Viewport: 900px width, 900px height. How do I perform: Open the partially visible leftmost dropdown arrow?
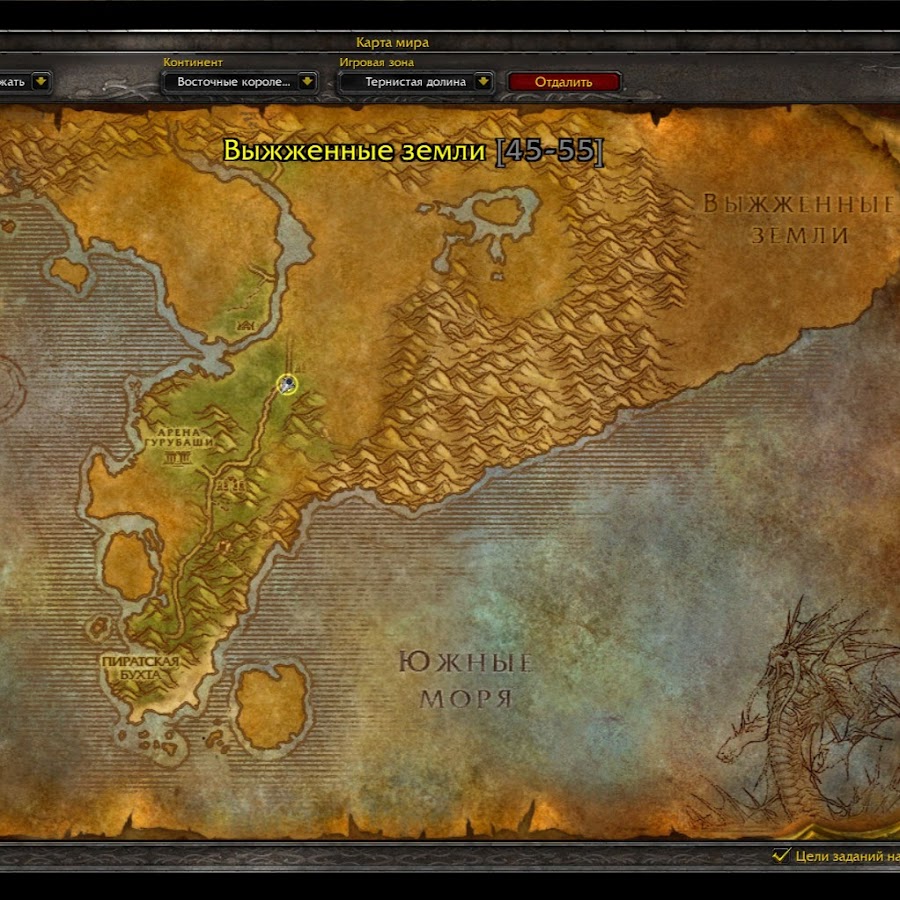click(41, 82)
